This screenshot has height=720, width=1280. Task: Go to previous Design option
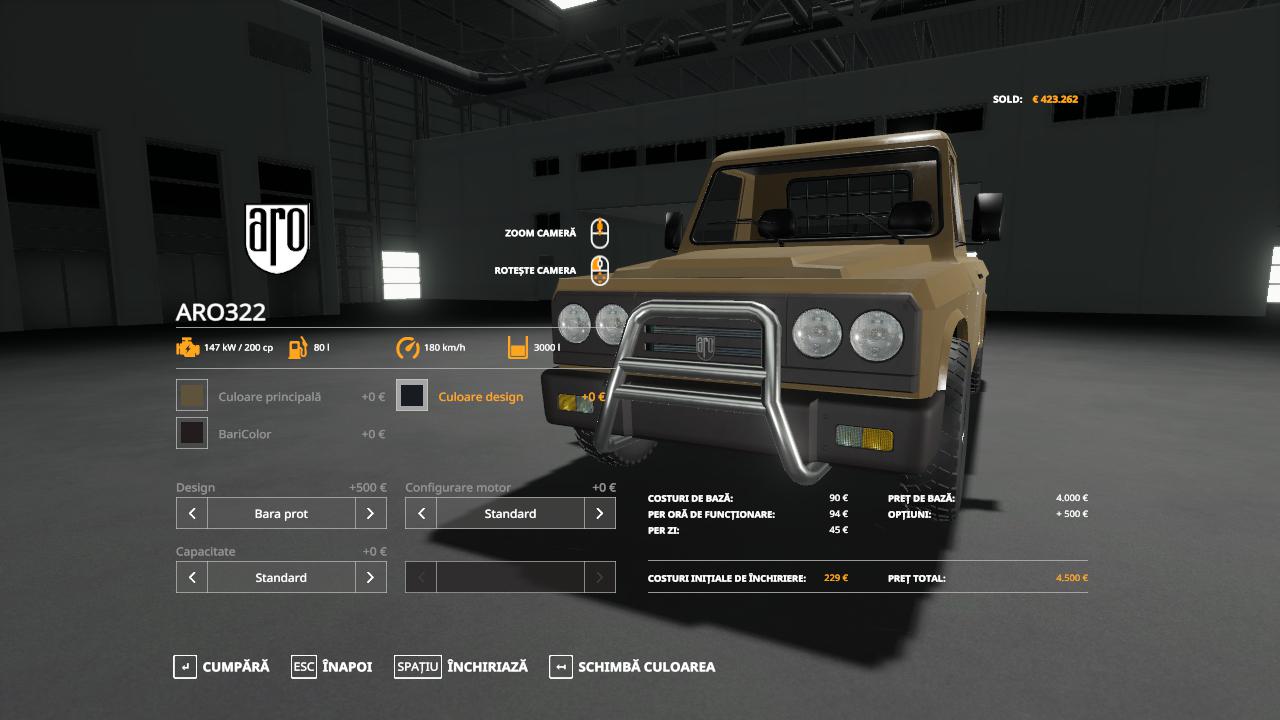tap(192, 514)
